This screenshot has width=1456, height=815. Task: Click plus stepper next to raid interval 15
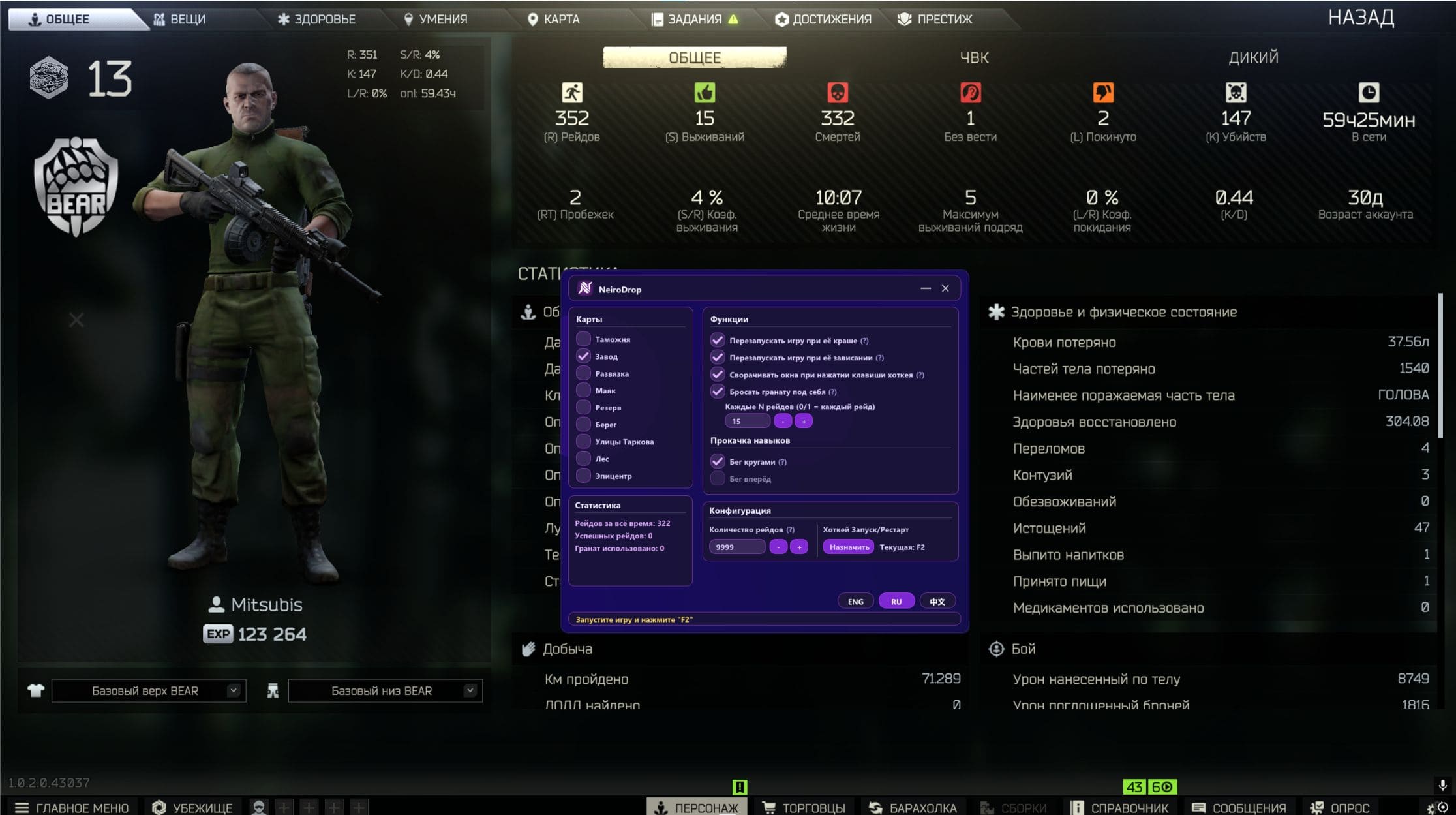[x=804, y=421]
